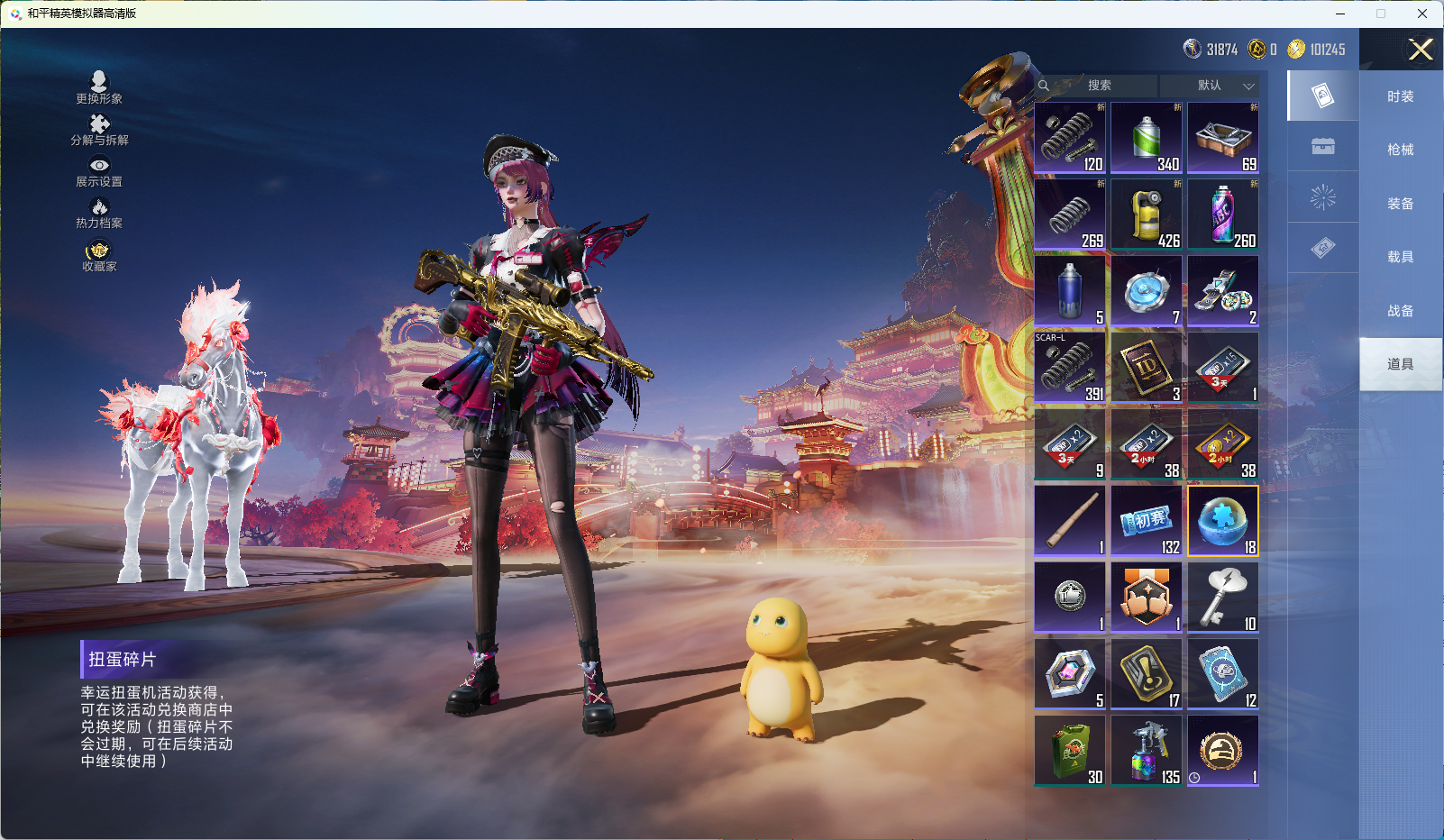The height and width of the screenshot is (840, 1444).
Task: Close the inventory with the X button
Action: 1421,50
